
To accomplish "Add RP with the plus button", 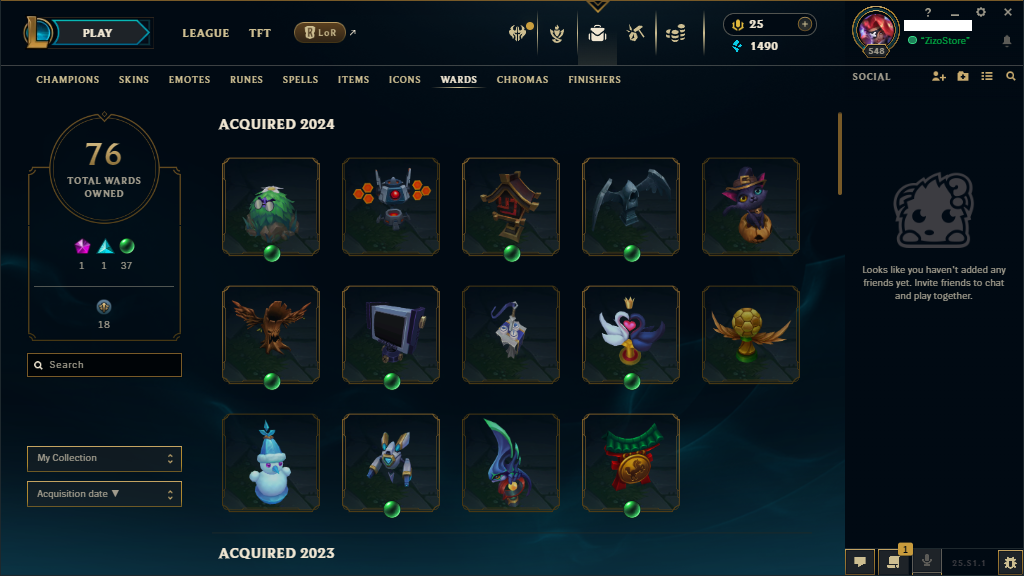I will coord(805,24).
